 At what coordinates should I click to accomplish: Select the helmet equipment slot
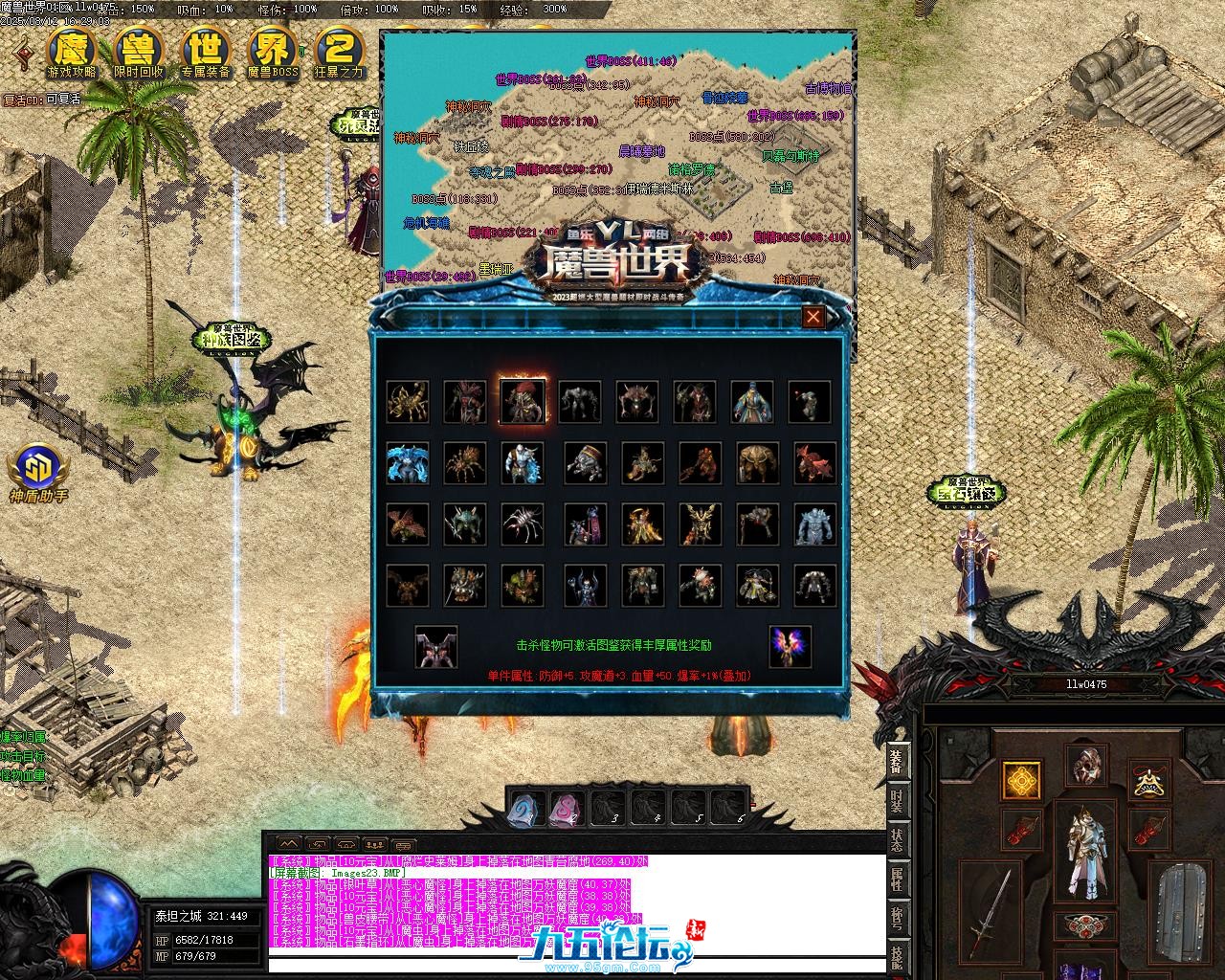[x=1085, y=766]
